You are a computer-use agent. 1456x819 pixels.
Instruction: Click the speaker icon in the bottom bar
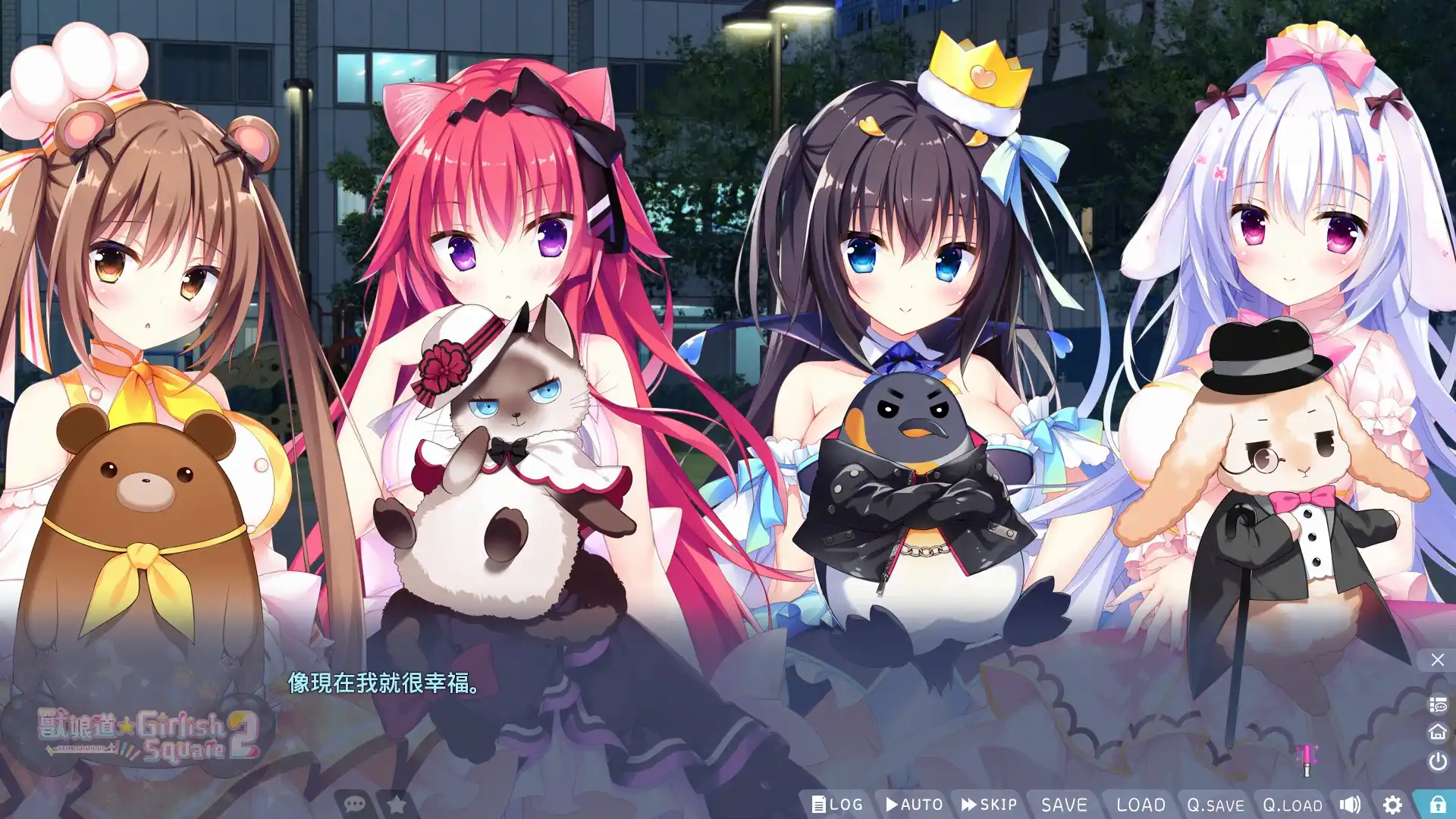[1351, 804]
